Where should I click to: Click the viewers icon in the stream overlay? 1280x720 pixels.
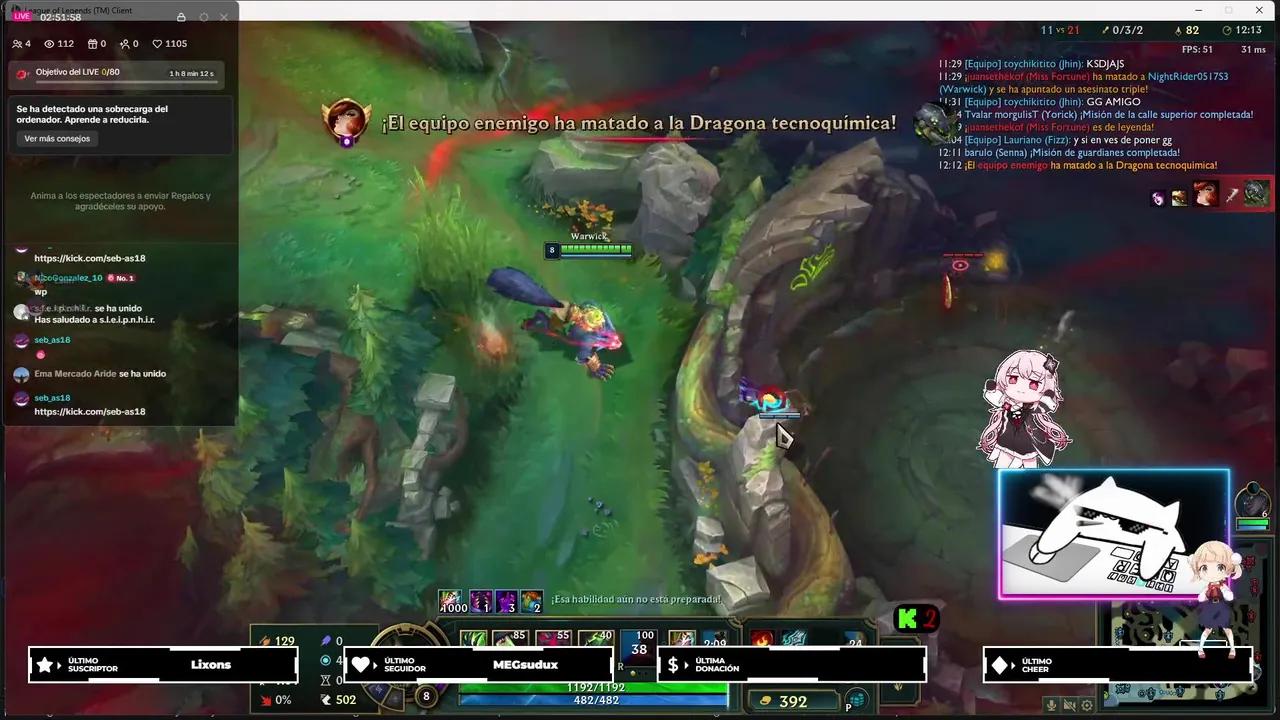tap(17, 43)
